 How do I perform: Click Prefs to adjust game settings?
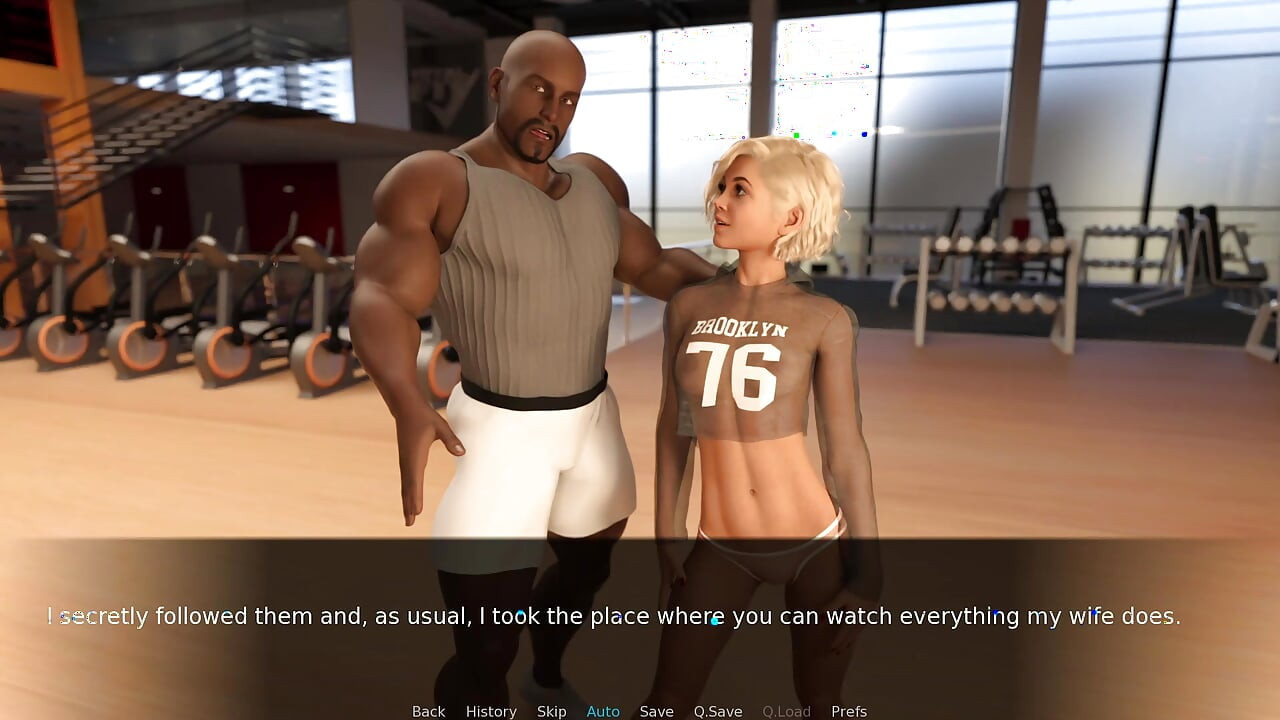[849, 711]
